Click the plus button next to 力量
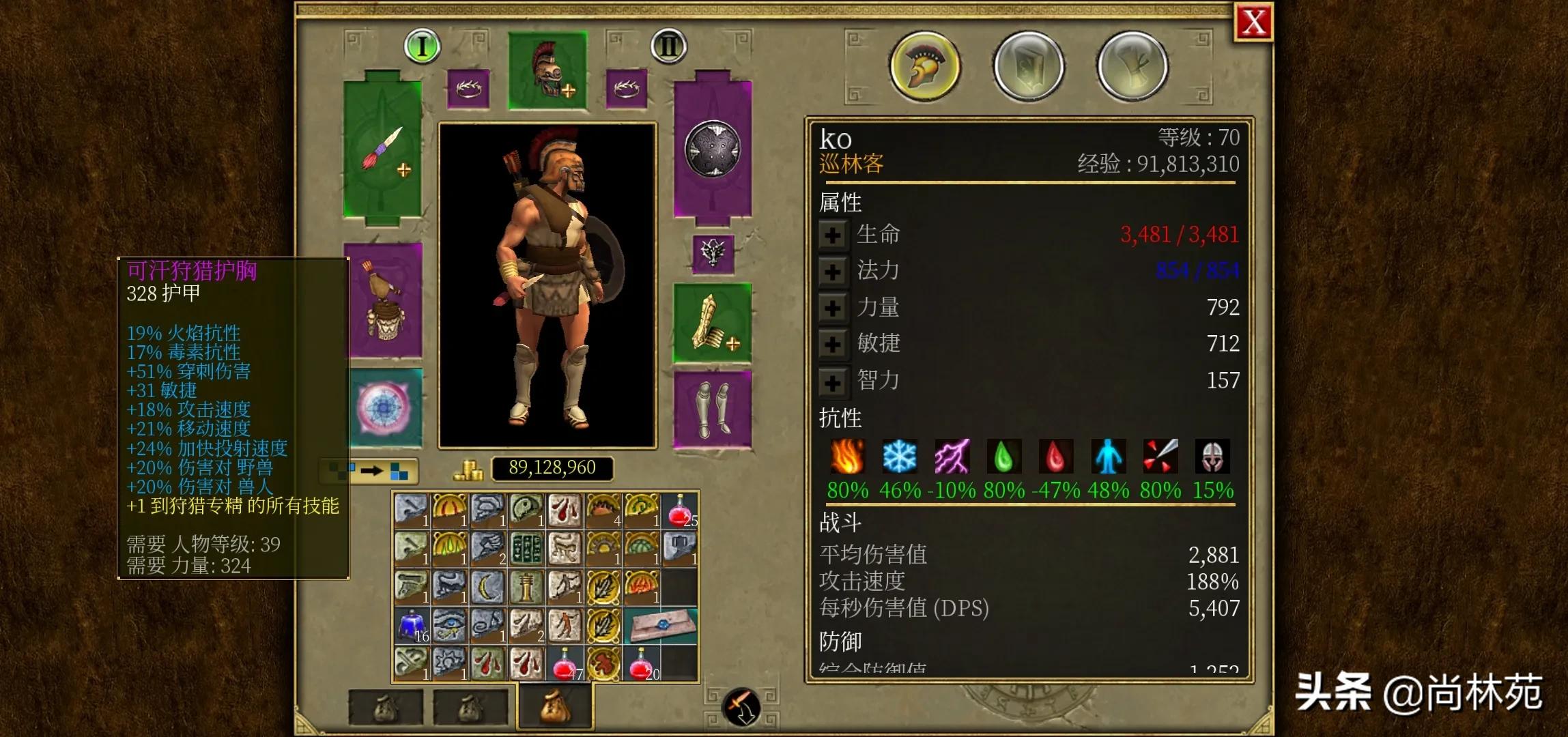Viewport: 1568px width, 737px height. tap(833, 308)
